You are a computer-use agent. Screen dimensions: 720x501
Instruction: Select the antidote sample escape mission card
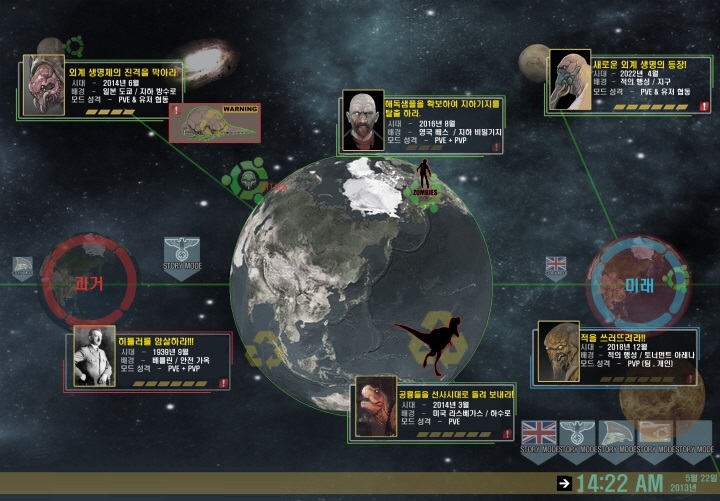[422, 122]
